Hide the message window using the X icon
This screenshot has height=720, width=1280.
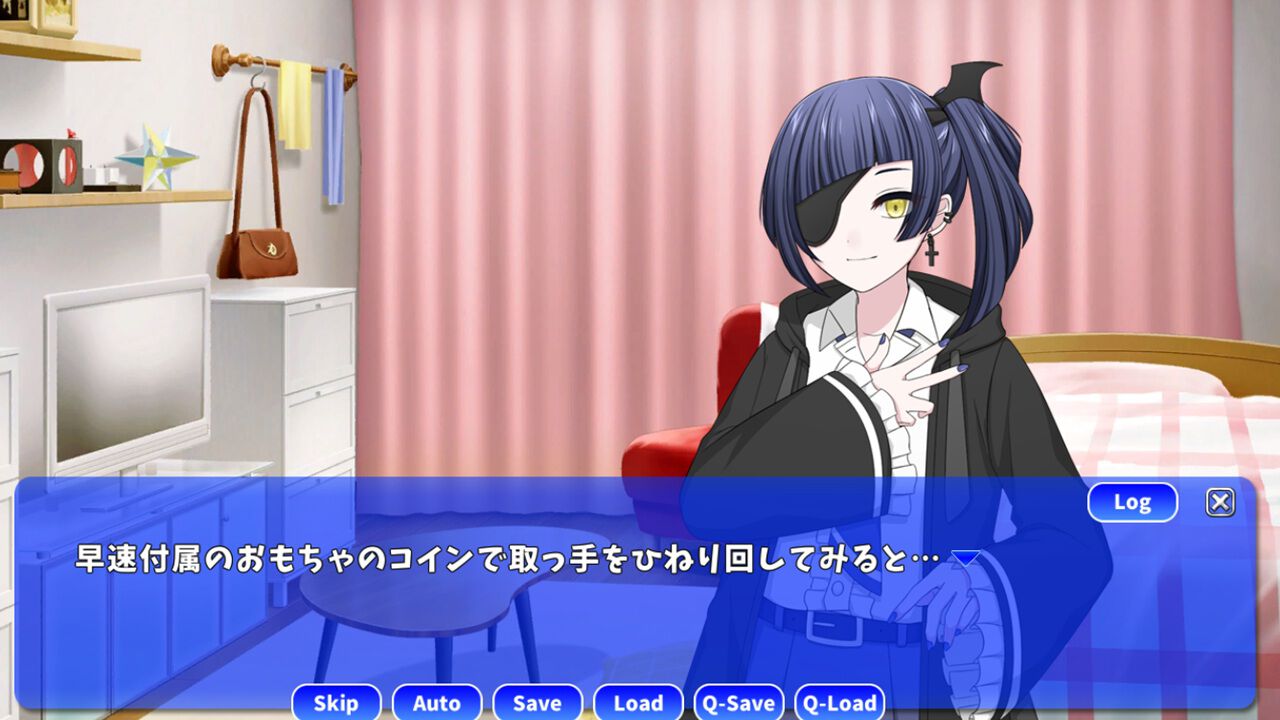1220,500
